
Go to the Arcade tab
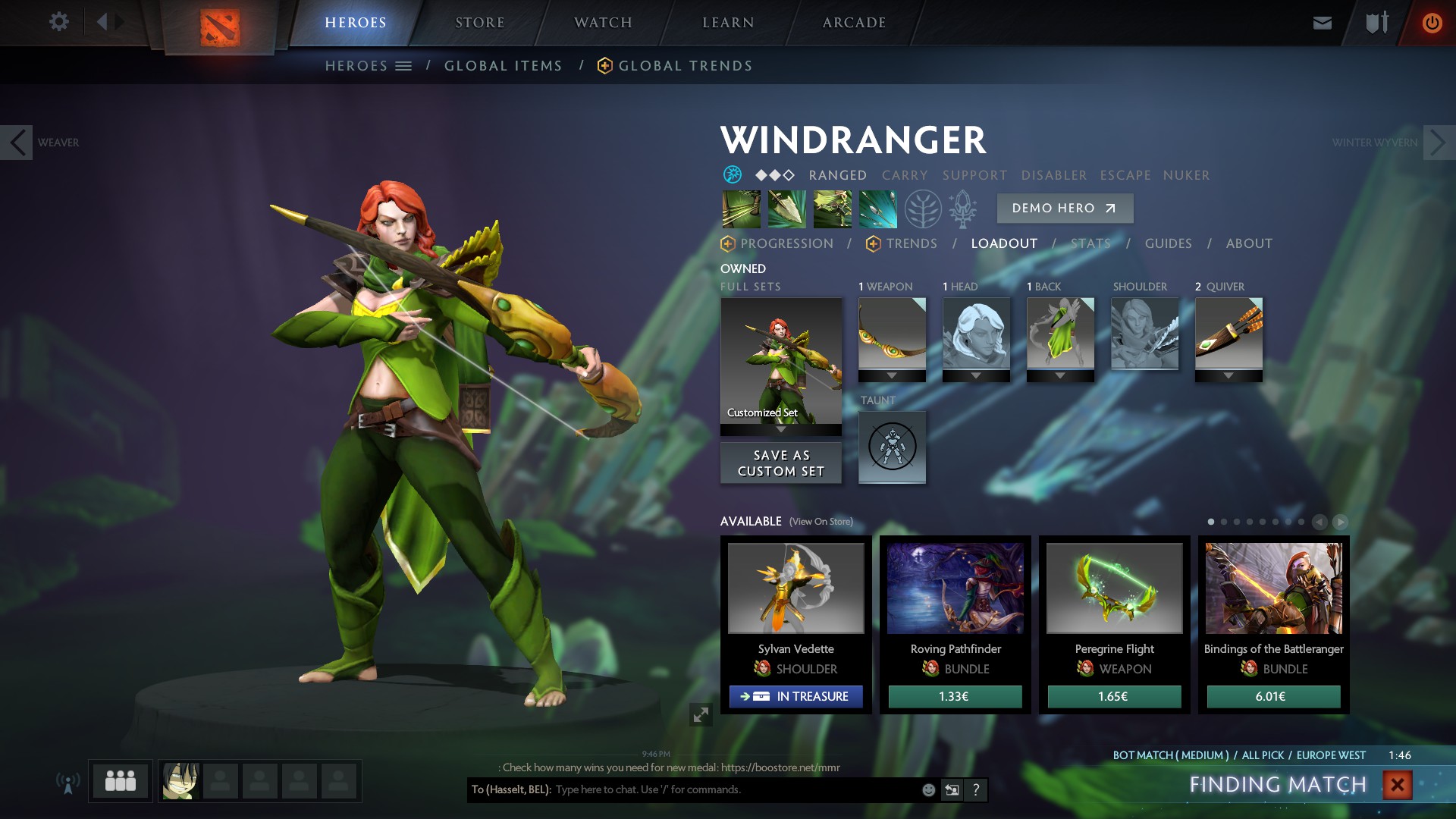[x=854, y=23]
